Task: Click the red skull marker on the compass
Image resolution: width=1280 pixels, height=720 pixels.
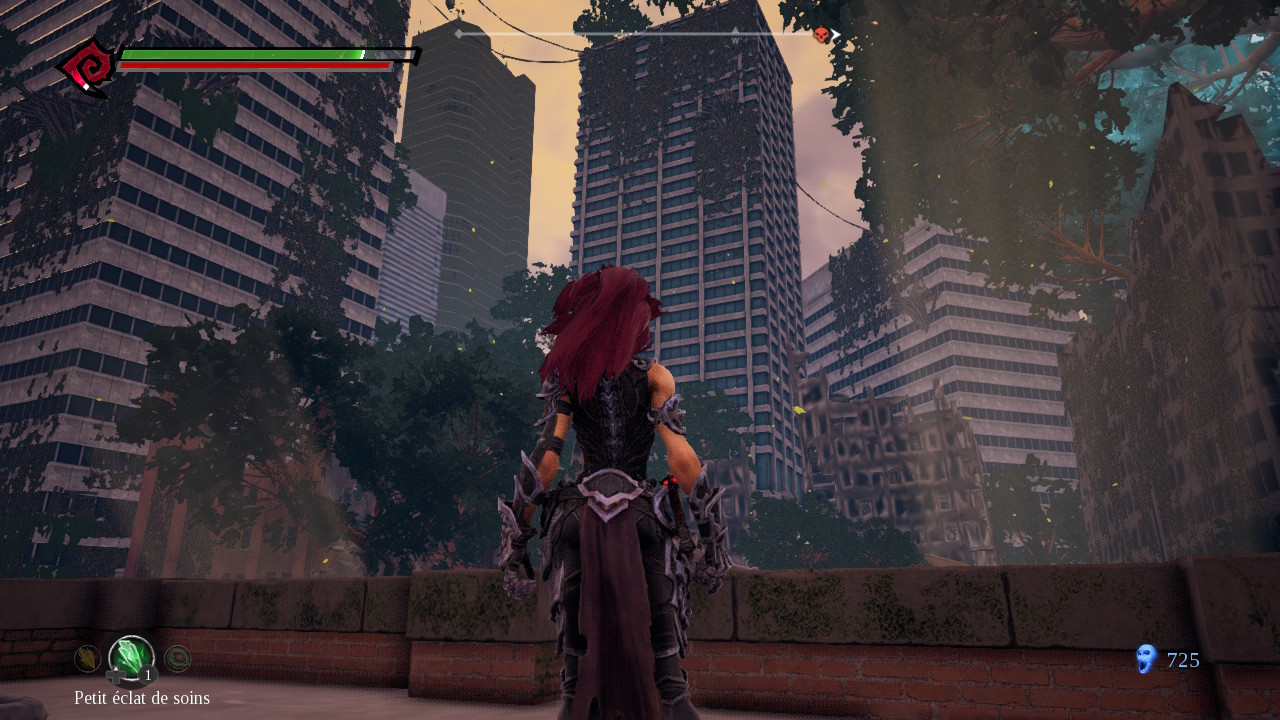Action: click(821, 35)
